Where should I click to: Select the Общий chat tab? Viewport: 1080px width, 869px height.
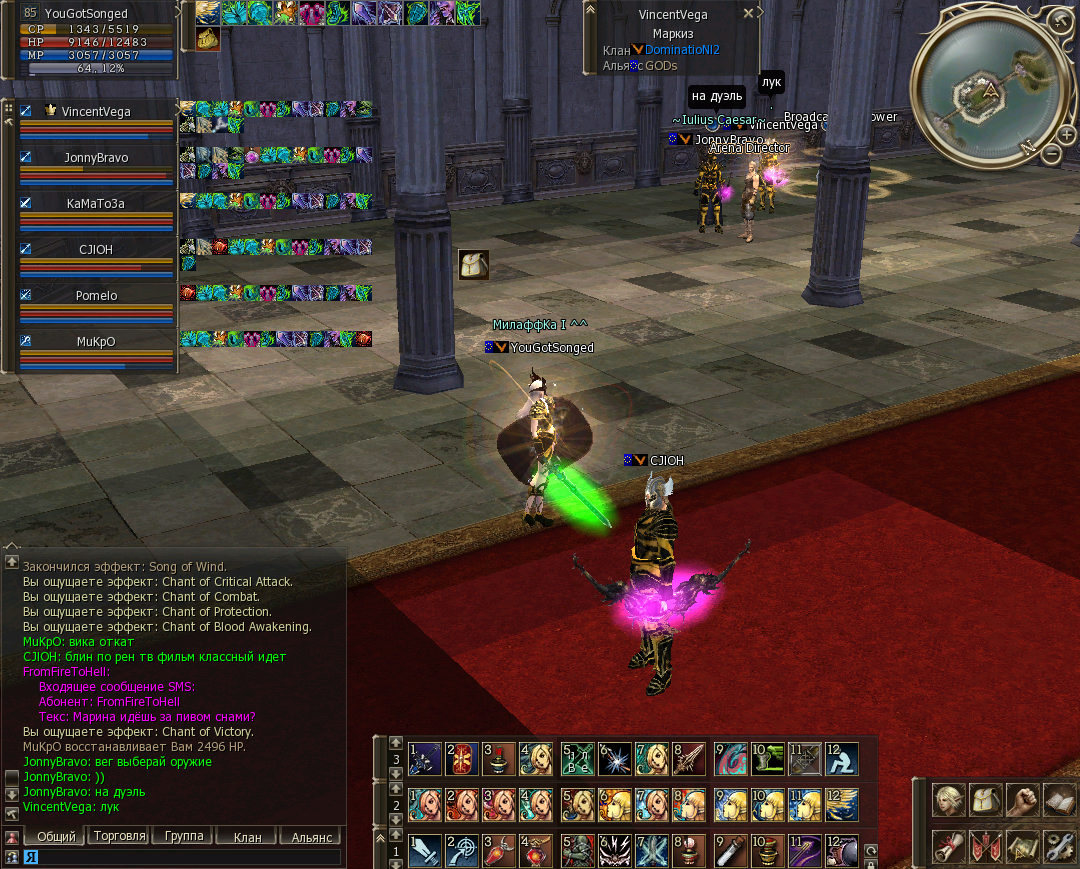(x=55, y=836)
